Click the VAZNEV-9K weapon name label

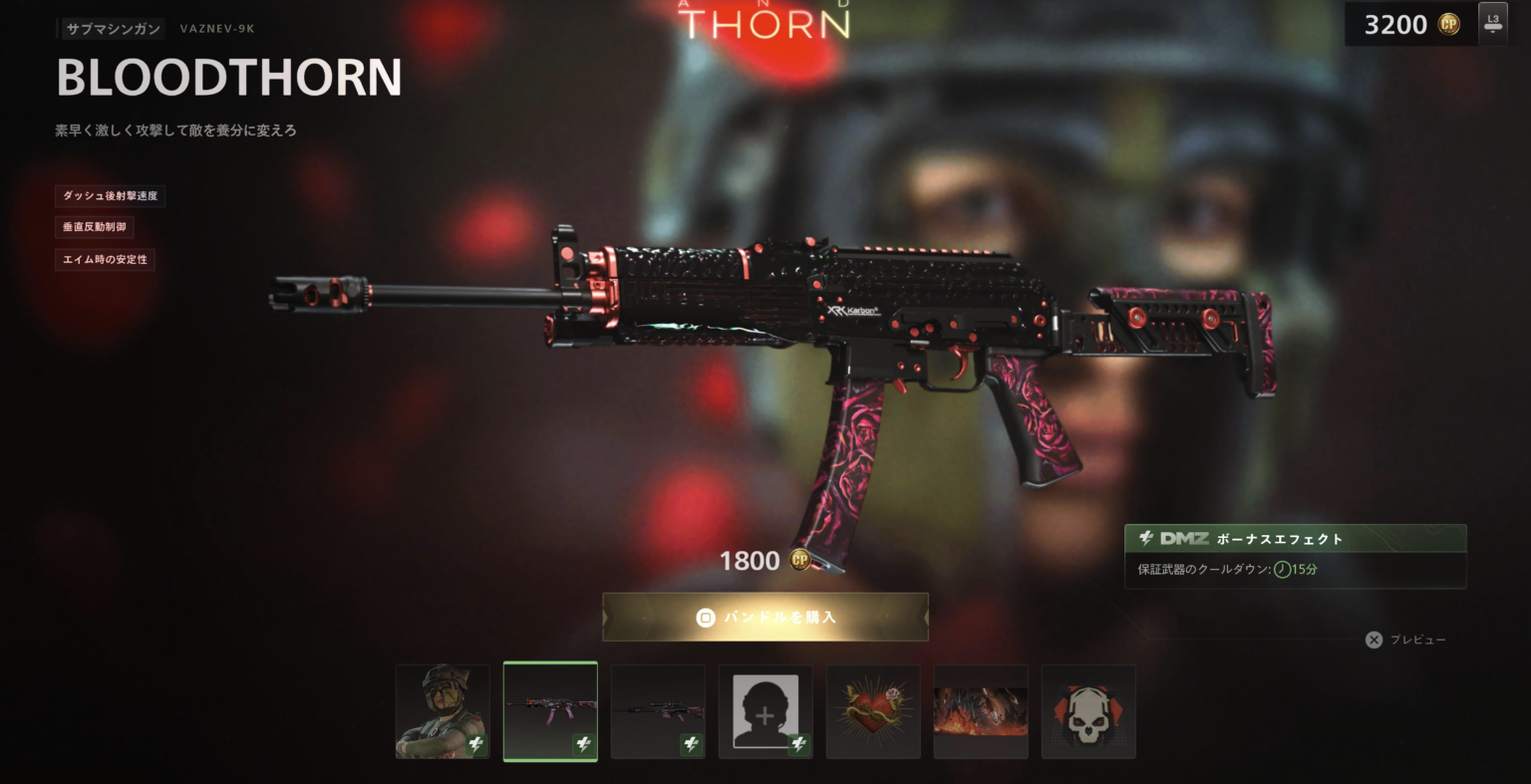pyautogui.click(x=216, y=28)
